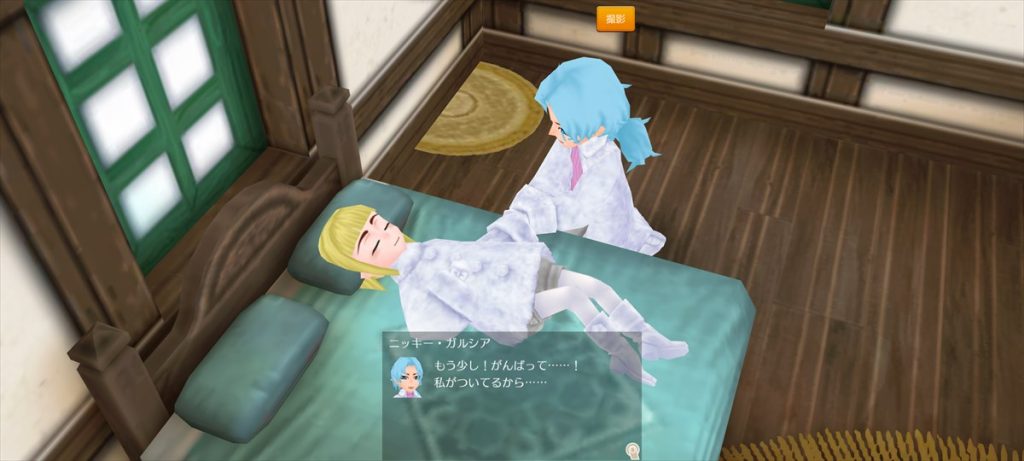Screen dimensions: 1024x461
Task: Advance dialogue with the tap-finger icon
Action: tap(631, 450)
